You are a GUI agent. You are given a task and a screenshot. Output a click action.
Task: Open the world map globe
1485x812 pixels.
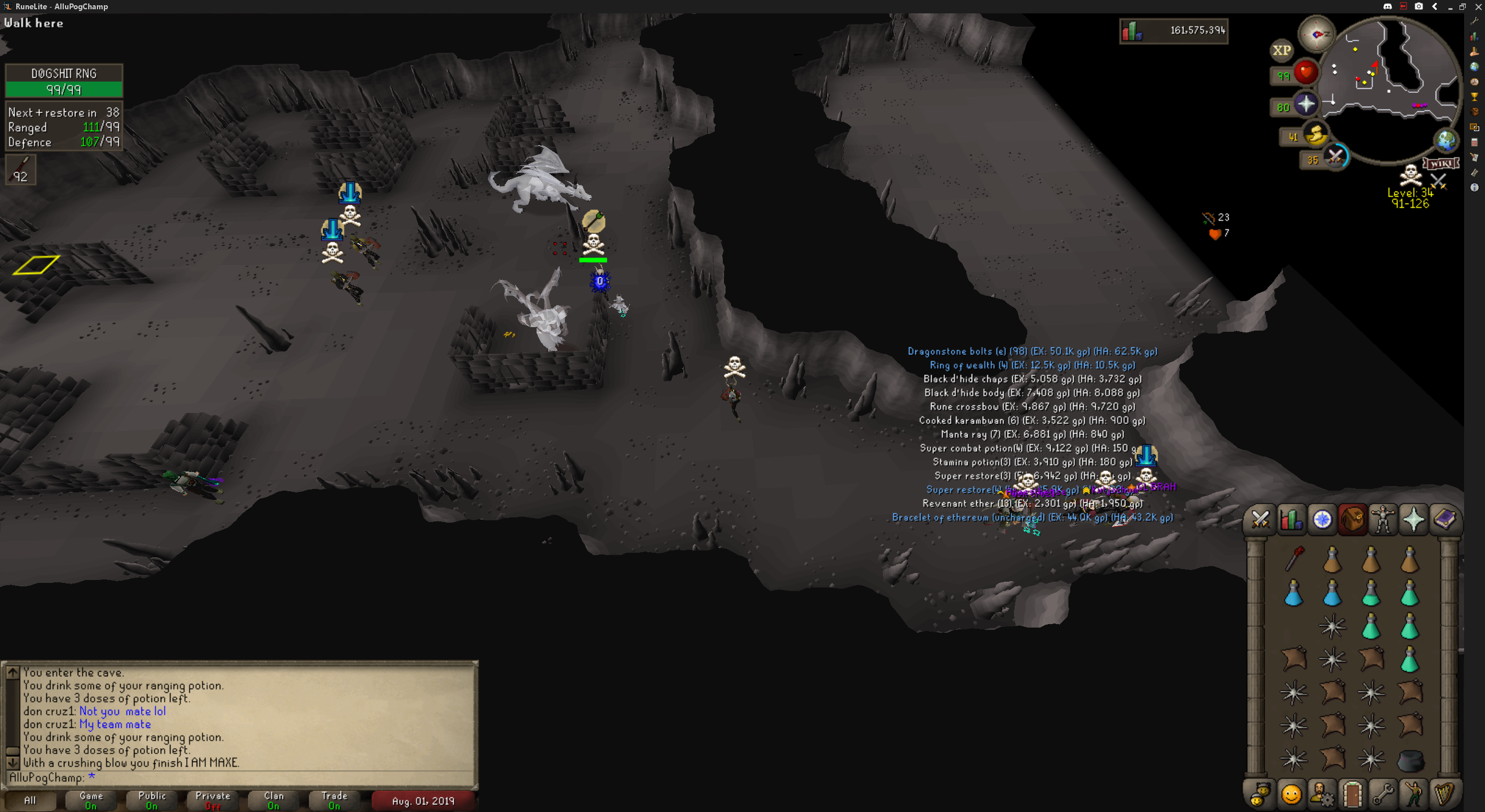click(1445, 140)
